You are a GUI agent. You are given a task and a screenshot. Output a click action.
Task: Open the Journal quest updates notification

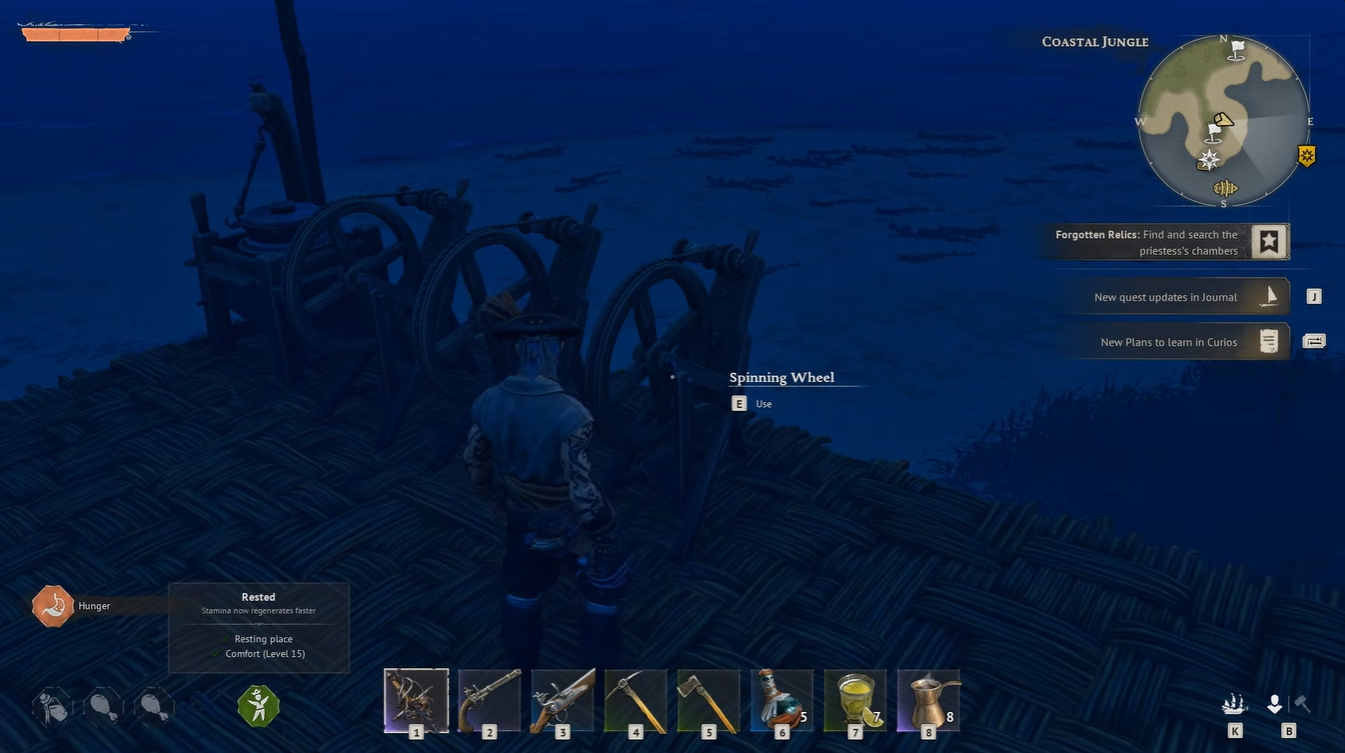(x=1175, y=297)
